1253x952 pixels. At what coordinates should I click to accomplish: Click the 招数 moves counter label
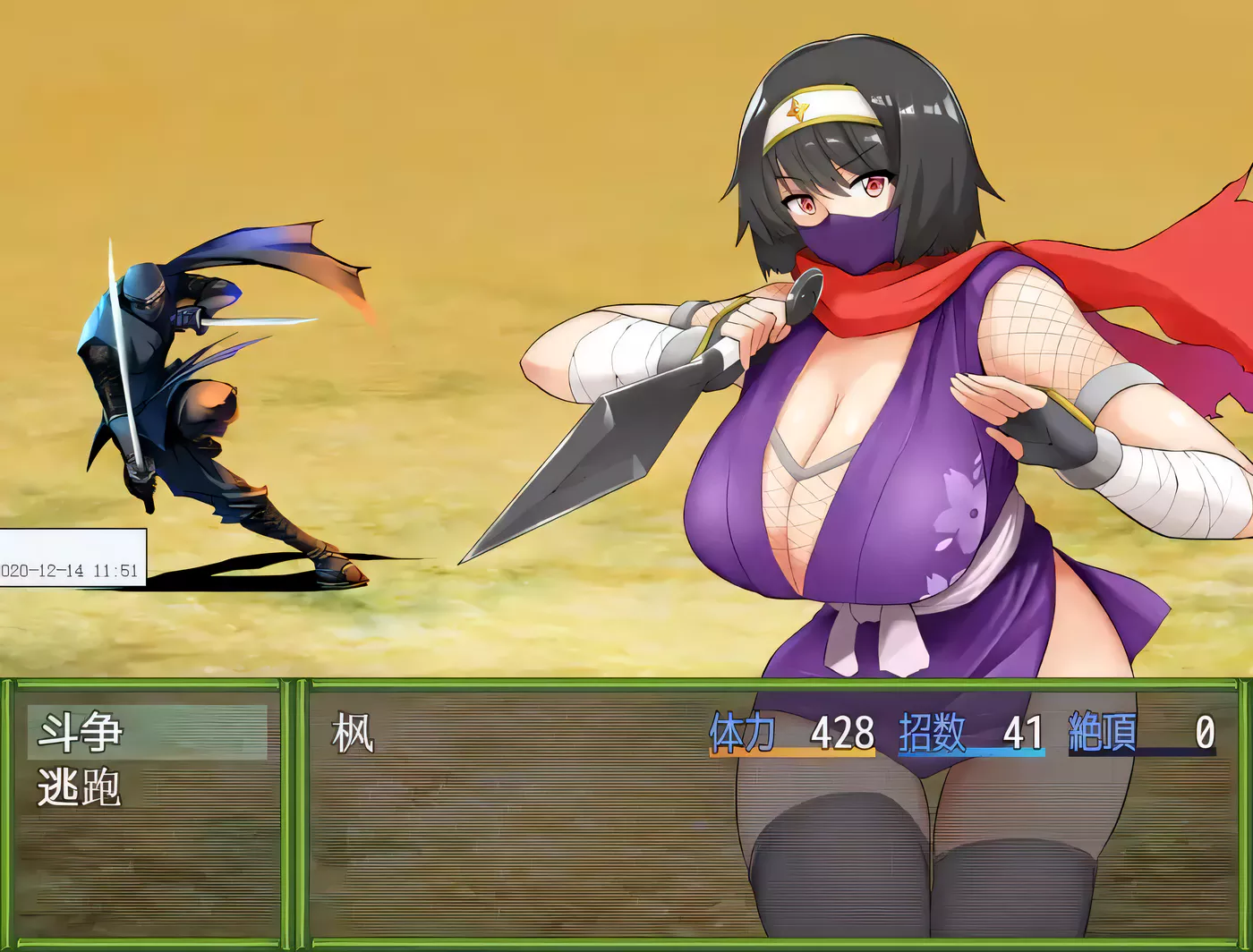coord(933,734)
